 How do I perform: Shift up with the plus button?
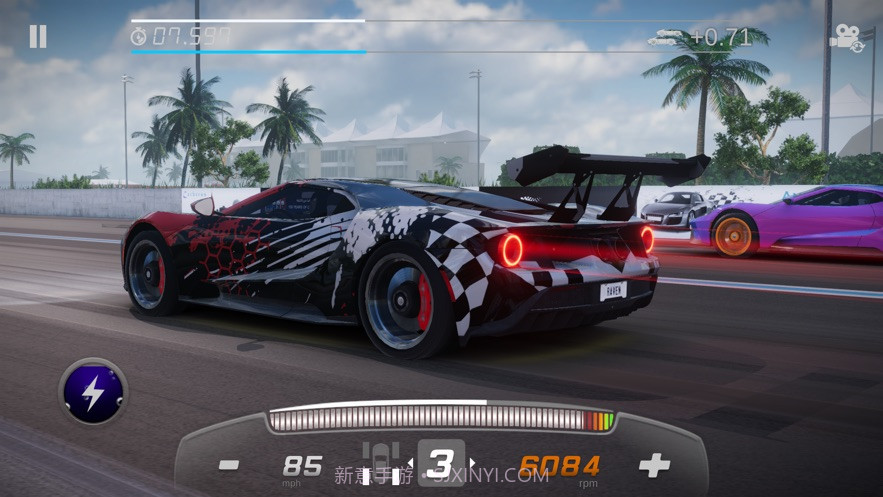point(654,465)
